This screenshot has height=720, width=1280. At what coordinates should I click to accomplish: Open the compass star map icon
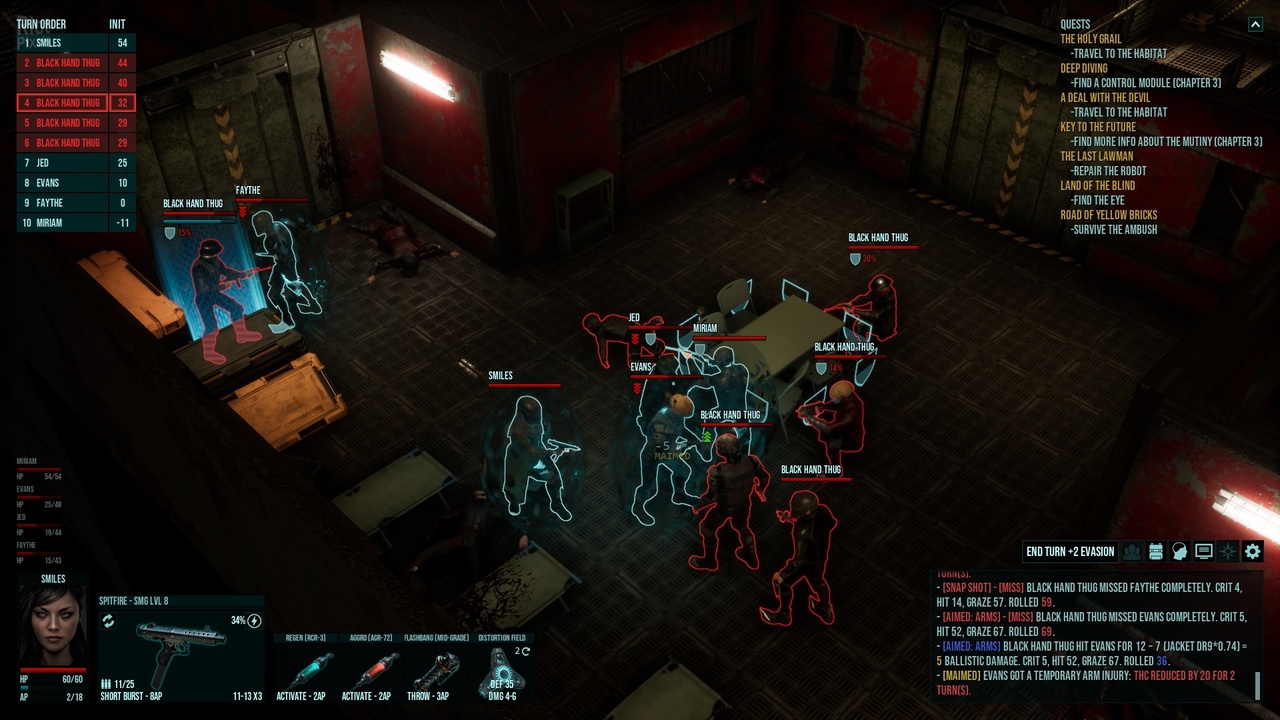pos(1228,551)
